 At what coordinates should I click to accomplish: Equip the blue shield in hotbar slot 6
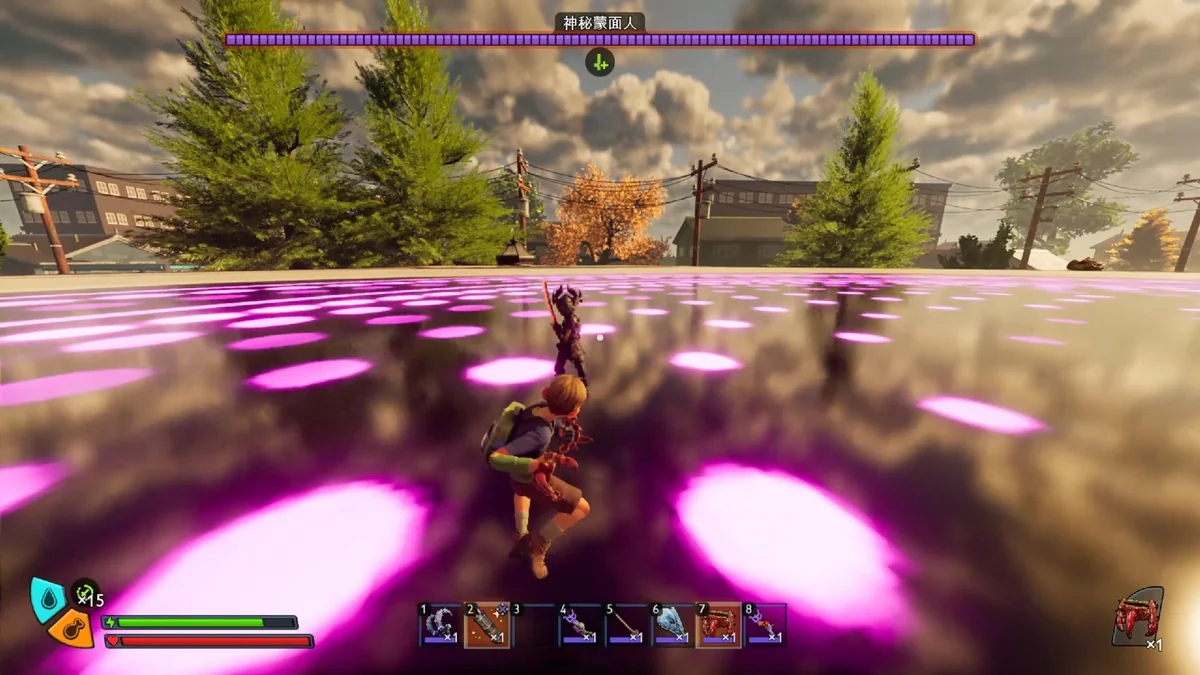click(x=673, y=625)
